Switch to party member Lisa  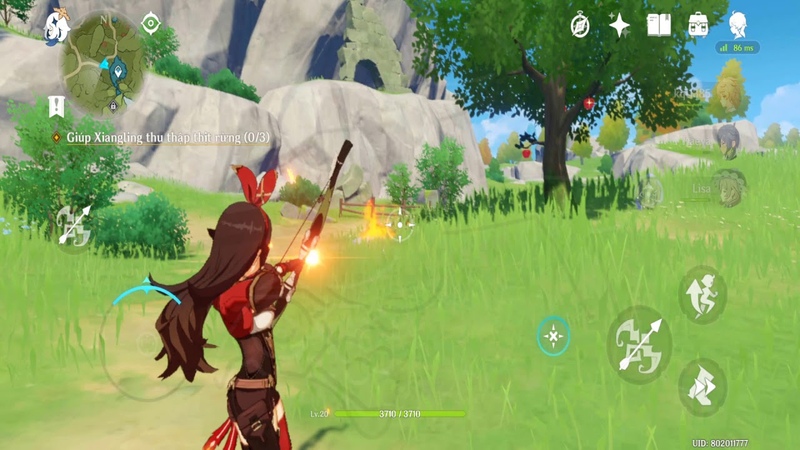tap(730, 187)
